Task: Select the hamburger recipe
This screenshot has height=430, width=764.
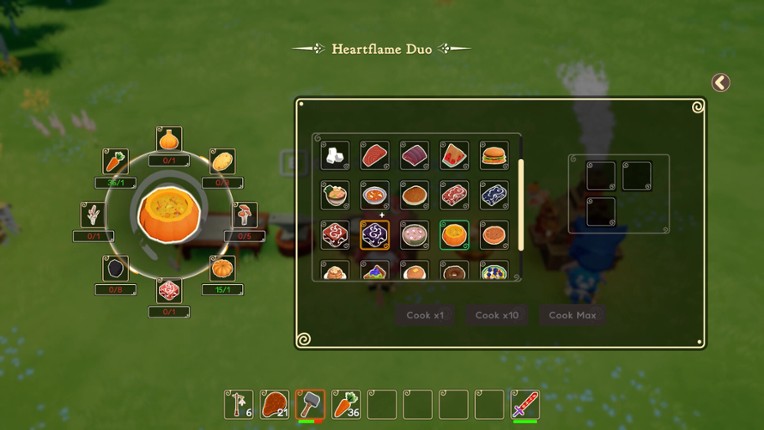Action: pyautogui.click(x=494, y=155)
